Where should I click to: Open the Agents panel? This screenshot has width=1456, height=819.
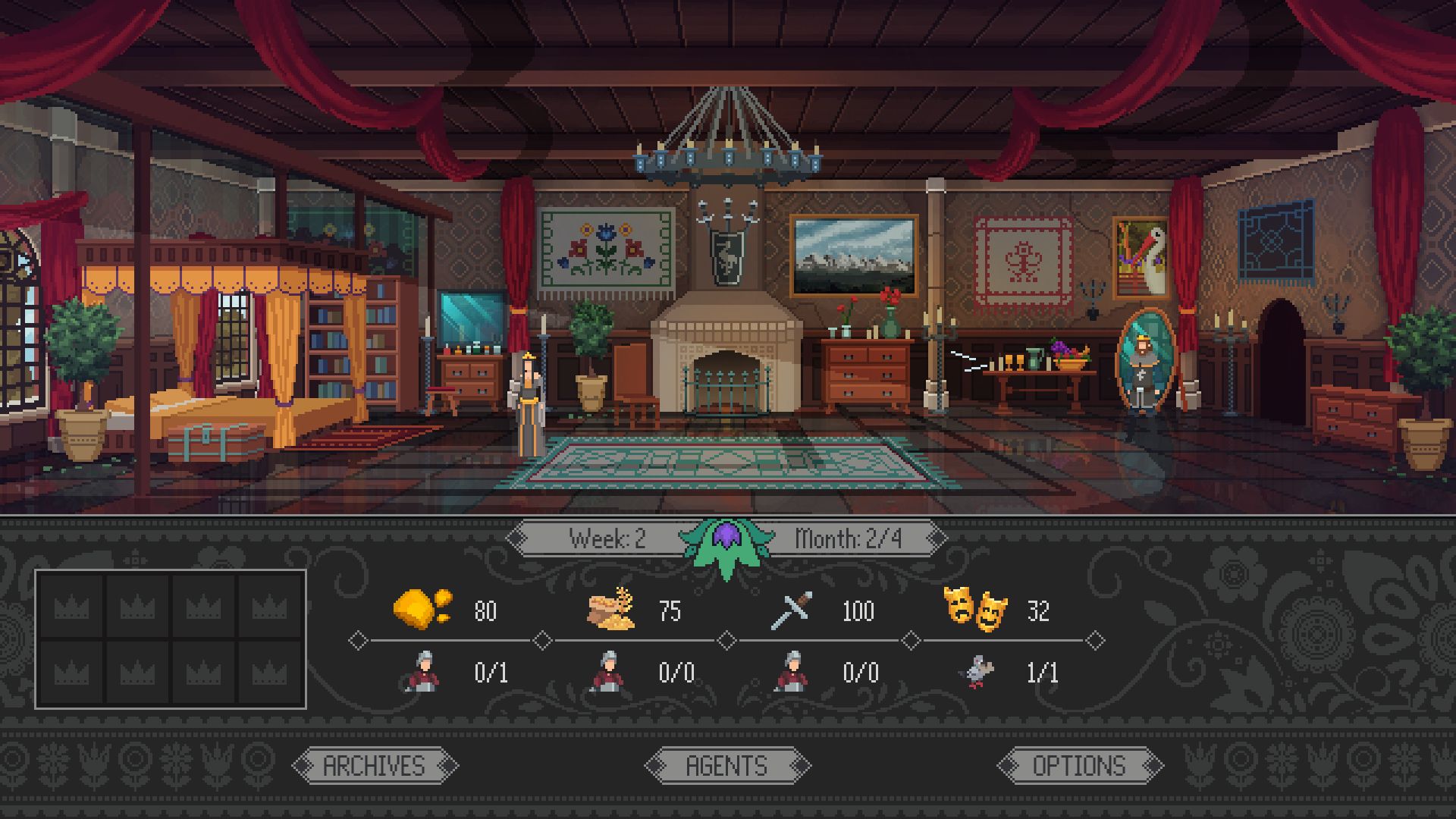(727, 766)
